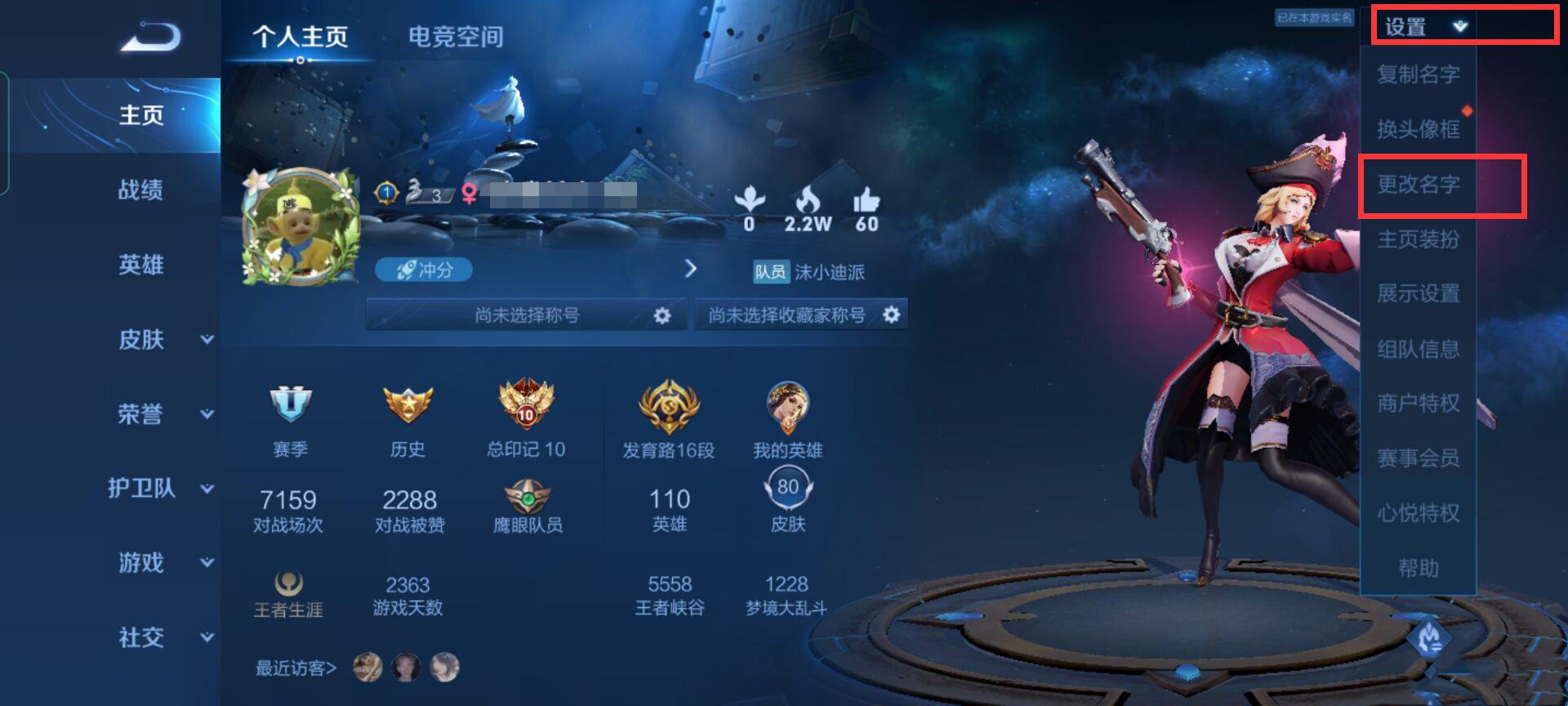The image size is (1568, 706).
Task: Open the 战绩 sidebar section
Action: pyautogui.click(x=140, y=190)
